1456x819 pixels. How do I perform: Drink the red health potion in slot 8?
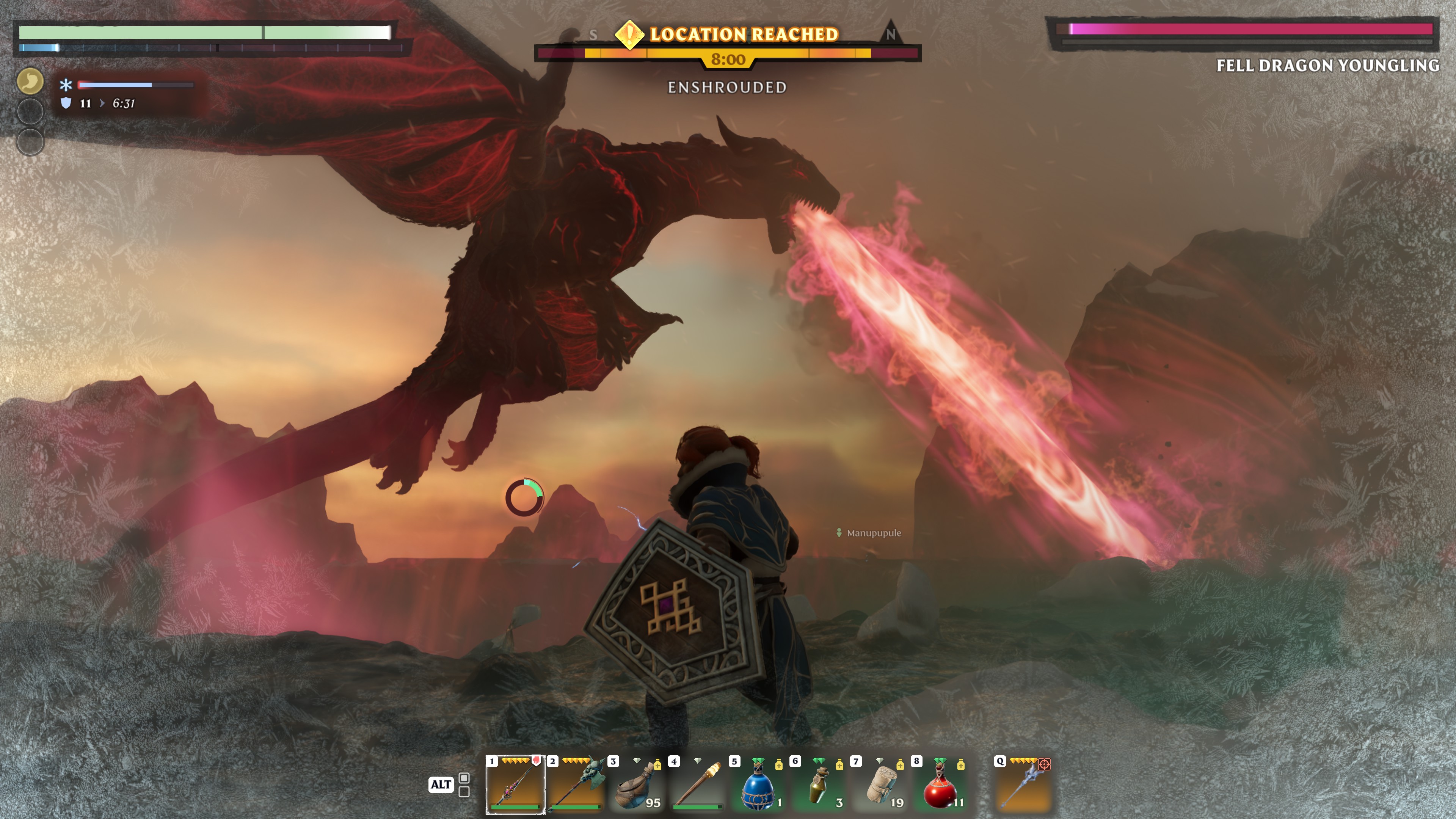pyautogui.click(x=940, y=785)
